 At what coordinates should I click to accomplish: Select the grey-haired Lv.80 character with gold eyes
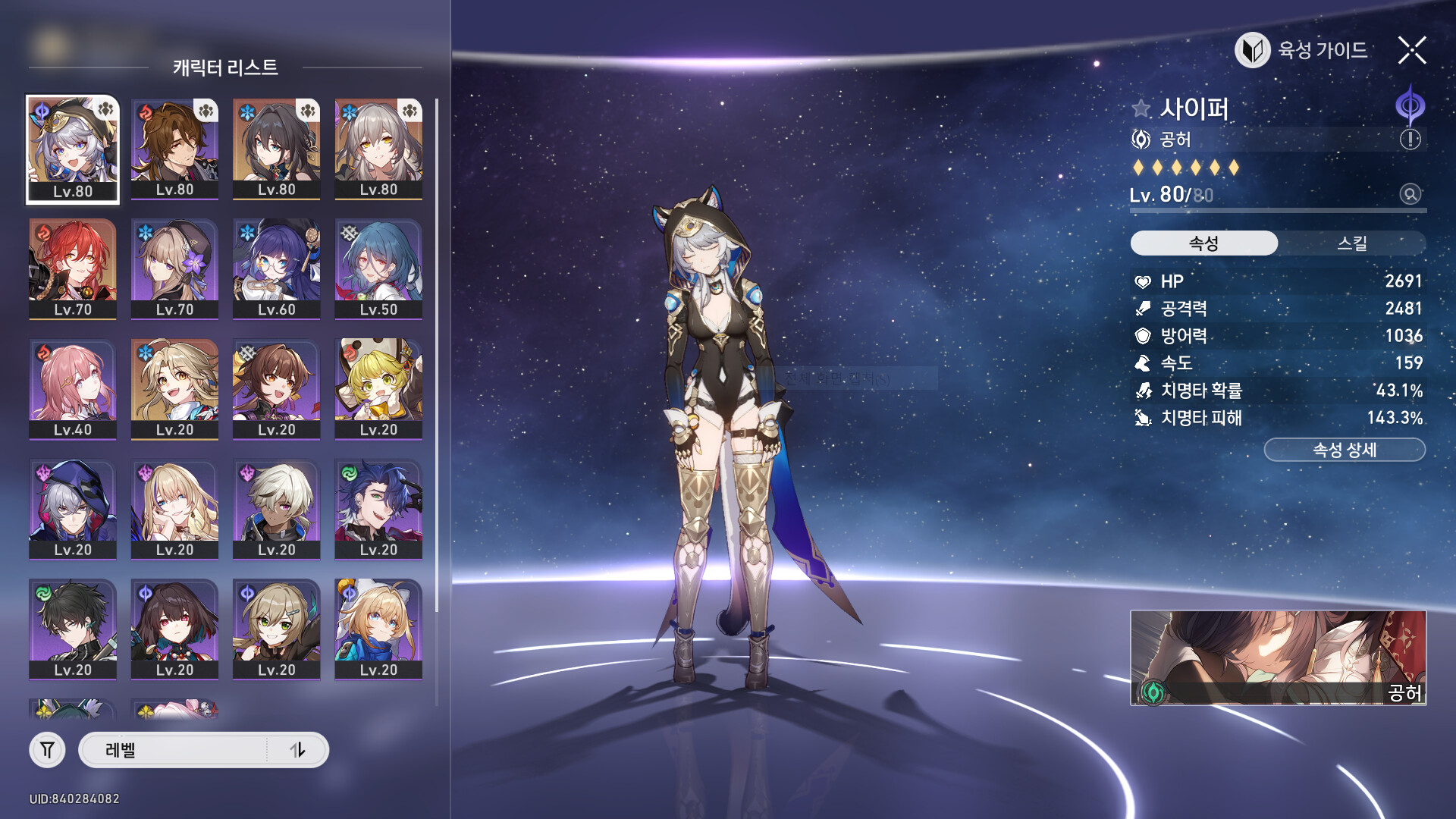(378, 149)
